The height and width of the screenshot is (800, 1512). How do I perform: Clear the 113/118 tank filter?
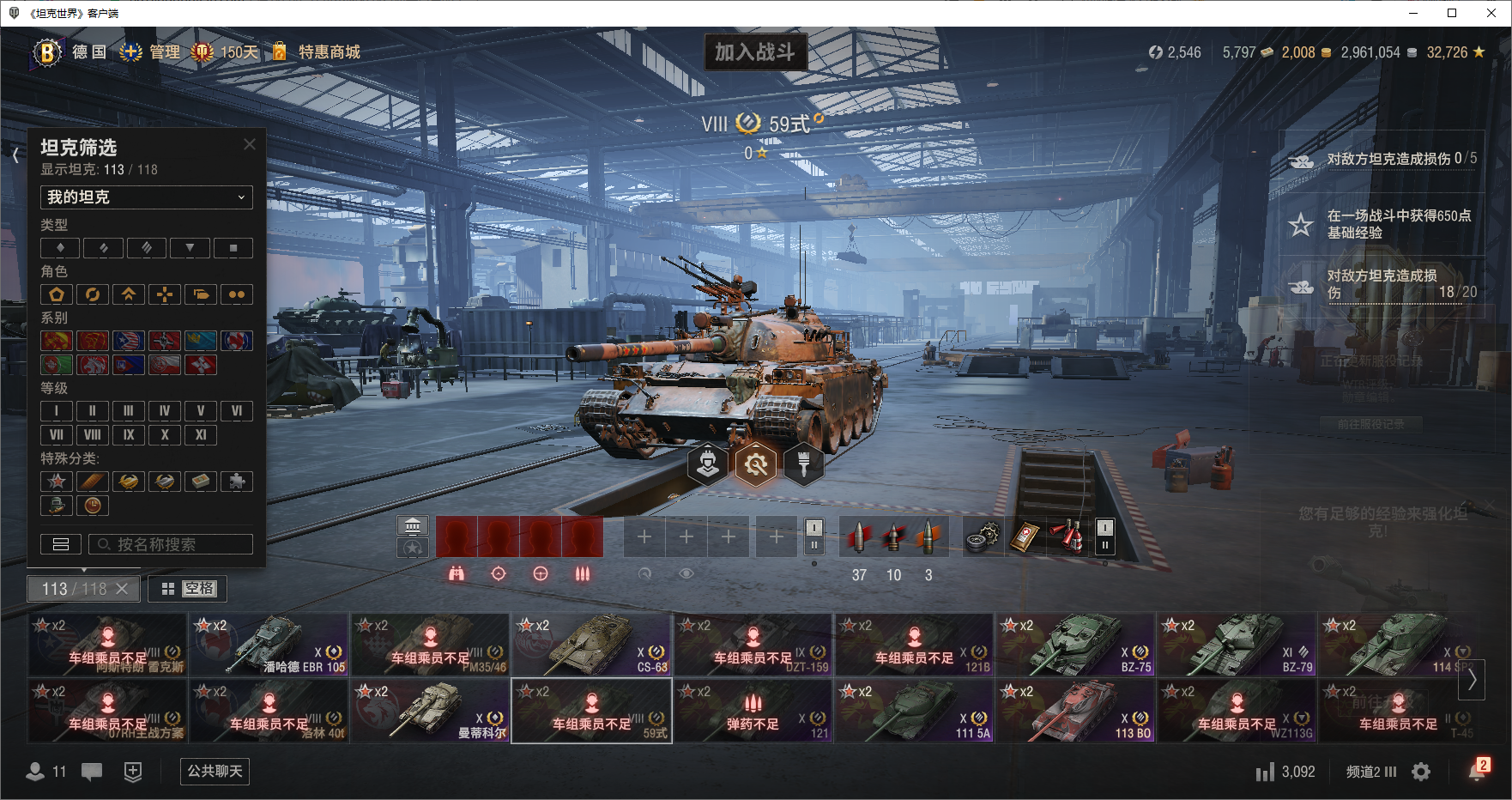tap(122, 589)
